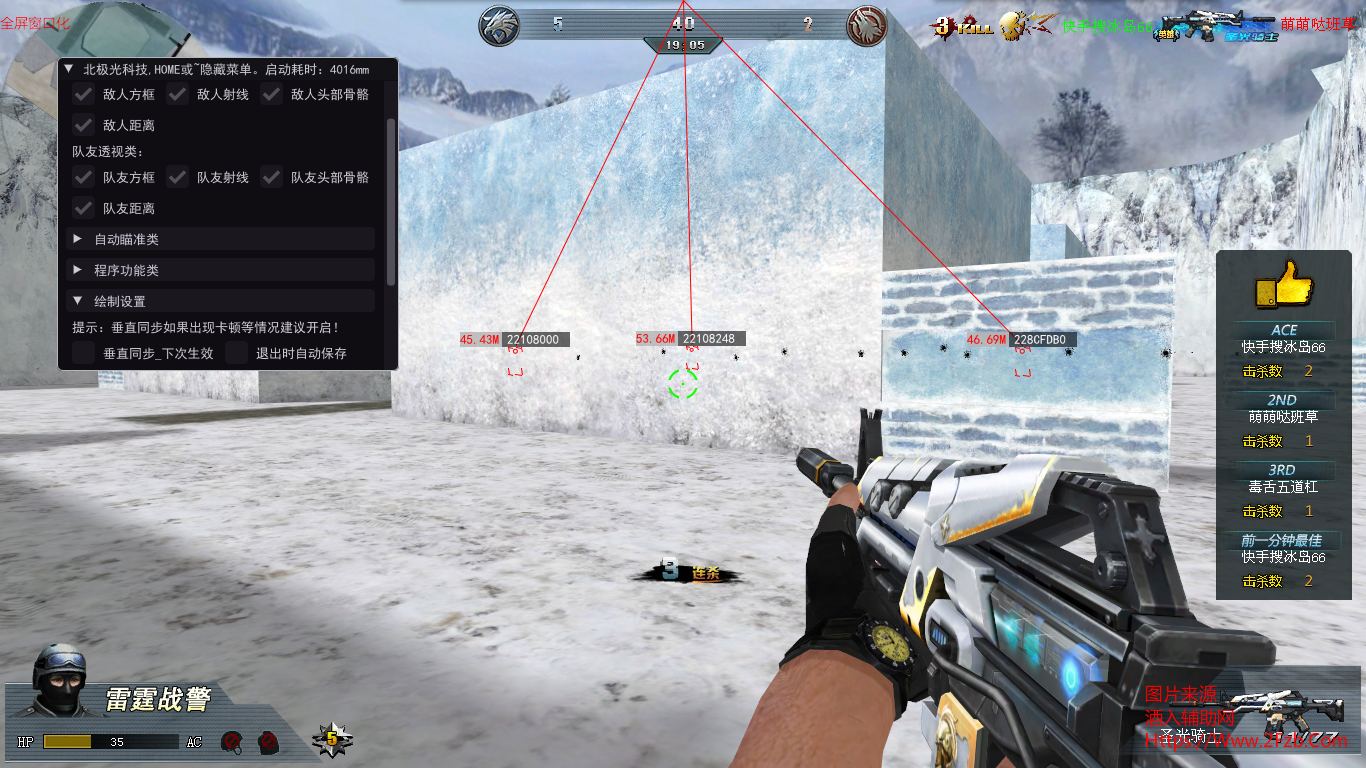Disable 敌人头部骨骼 checkbox

click(x=272, y=95)
